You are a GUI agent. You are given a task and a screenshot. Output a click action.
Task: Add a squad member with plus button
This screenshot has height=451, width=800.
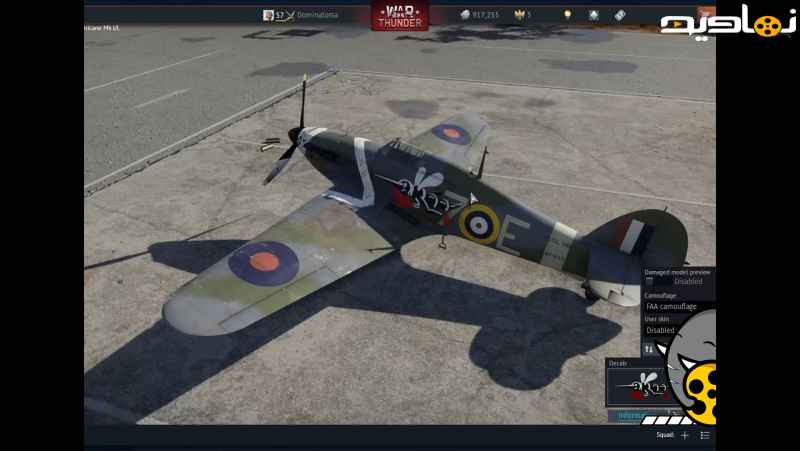[685, 435]
